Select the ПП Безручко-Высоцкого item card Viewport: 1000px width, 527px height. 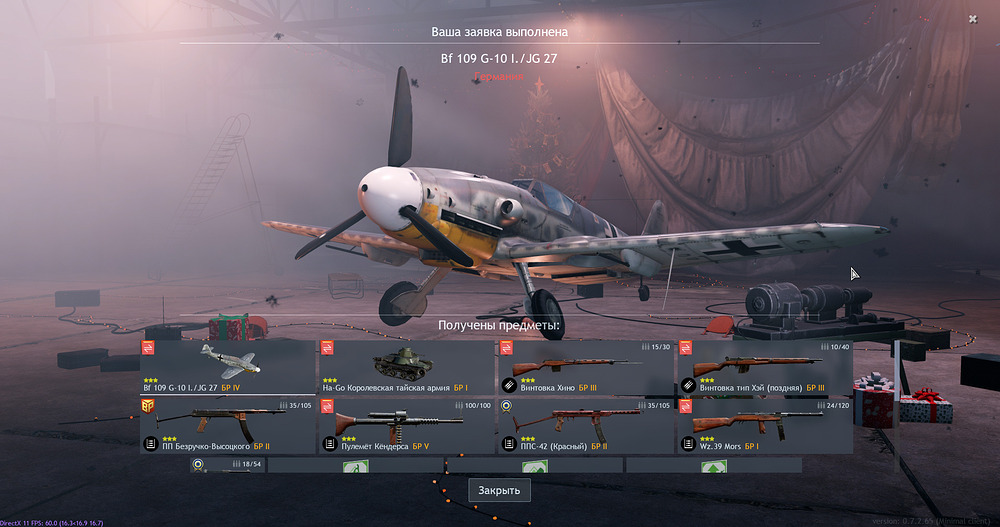(227, 425)
